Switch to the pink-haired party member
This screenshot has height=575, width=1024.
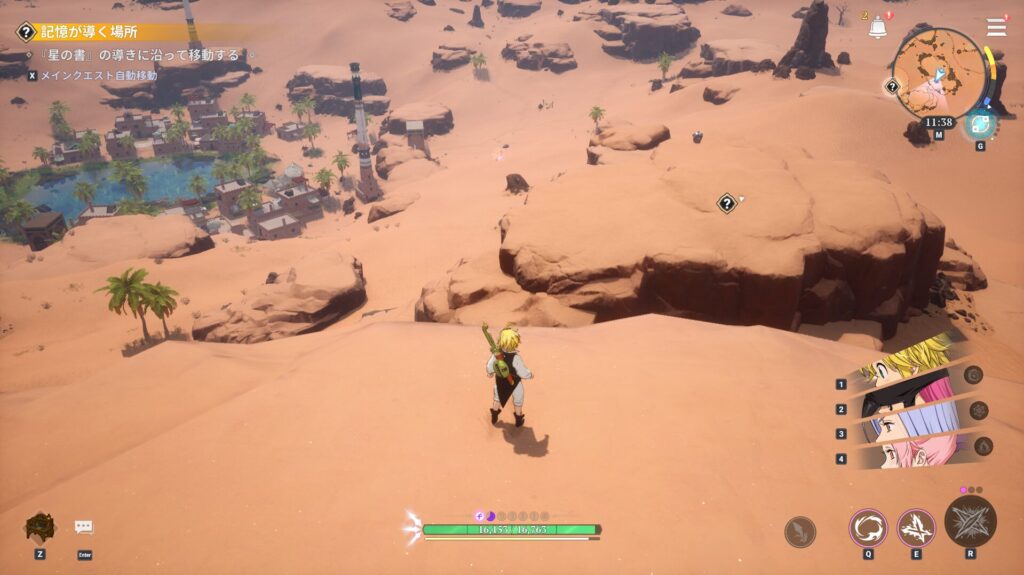[905, 453]
